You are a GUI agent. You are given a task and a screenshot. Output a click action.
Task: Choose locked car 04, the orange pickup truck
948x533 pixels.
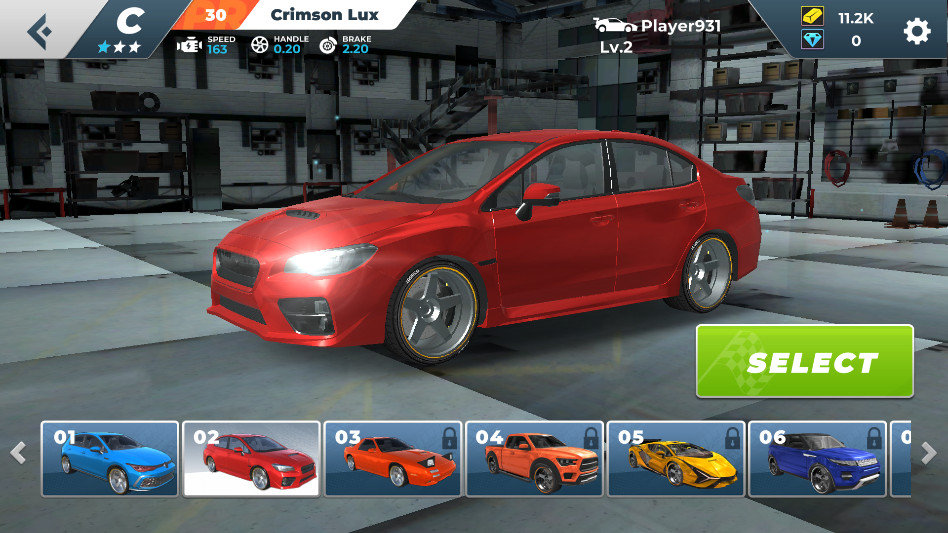(x=535, y=459)
